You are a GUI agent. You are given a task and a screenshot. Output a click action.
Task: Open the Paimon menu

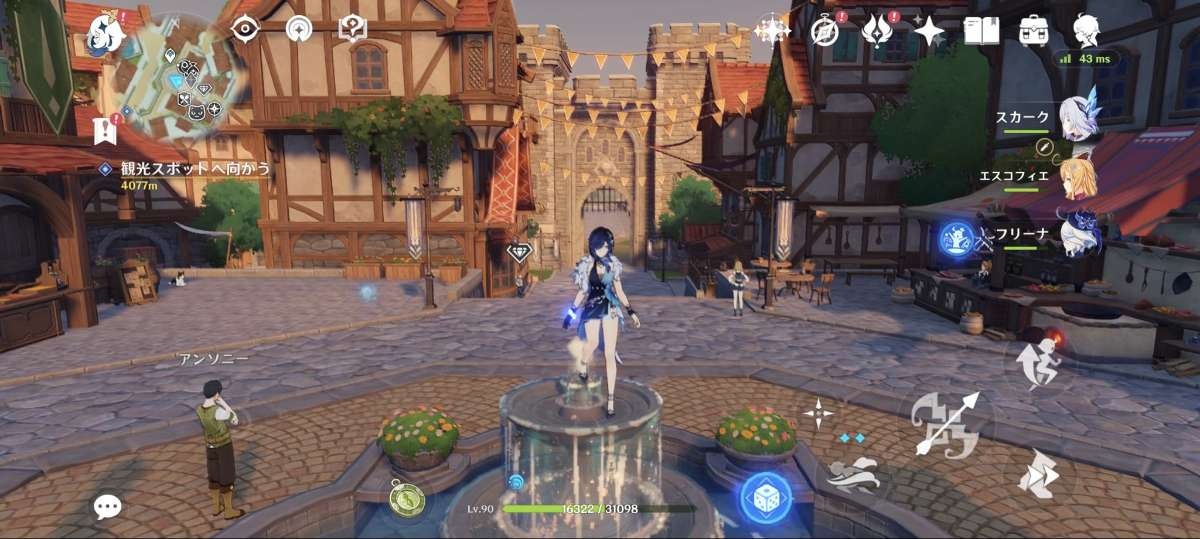pos(105,33)
